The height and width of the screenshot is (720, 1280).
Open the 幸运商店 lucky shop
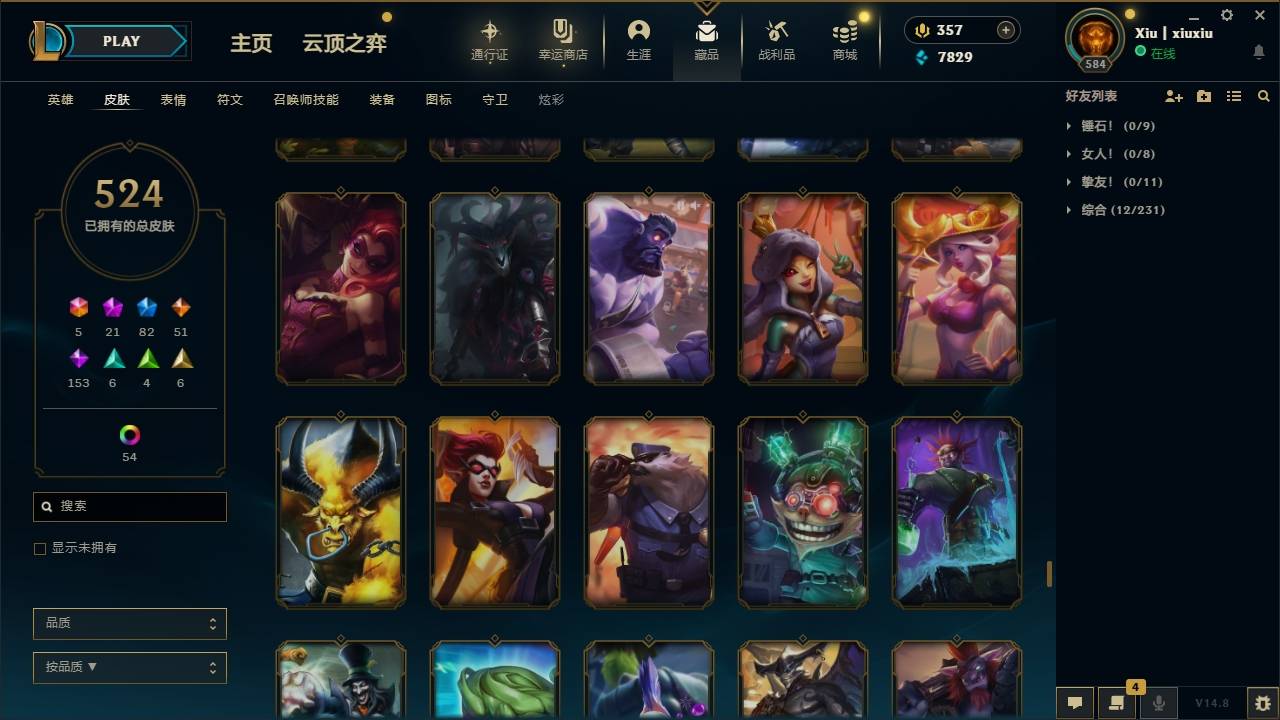point(562,40)
